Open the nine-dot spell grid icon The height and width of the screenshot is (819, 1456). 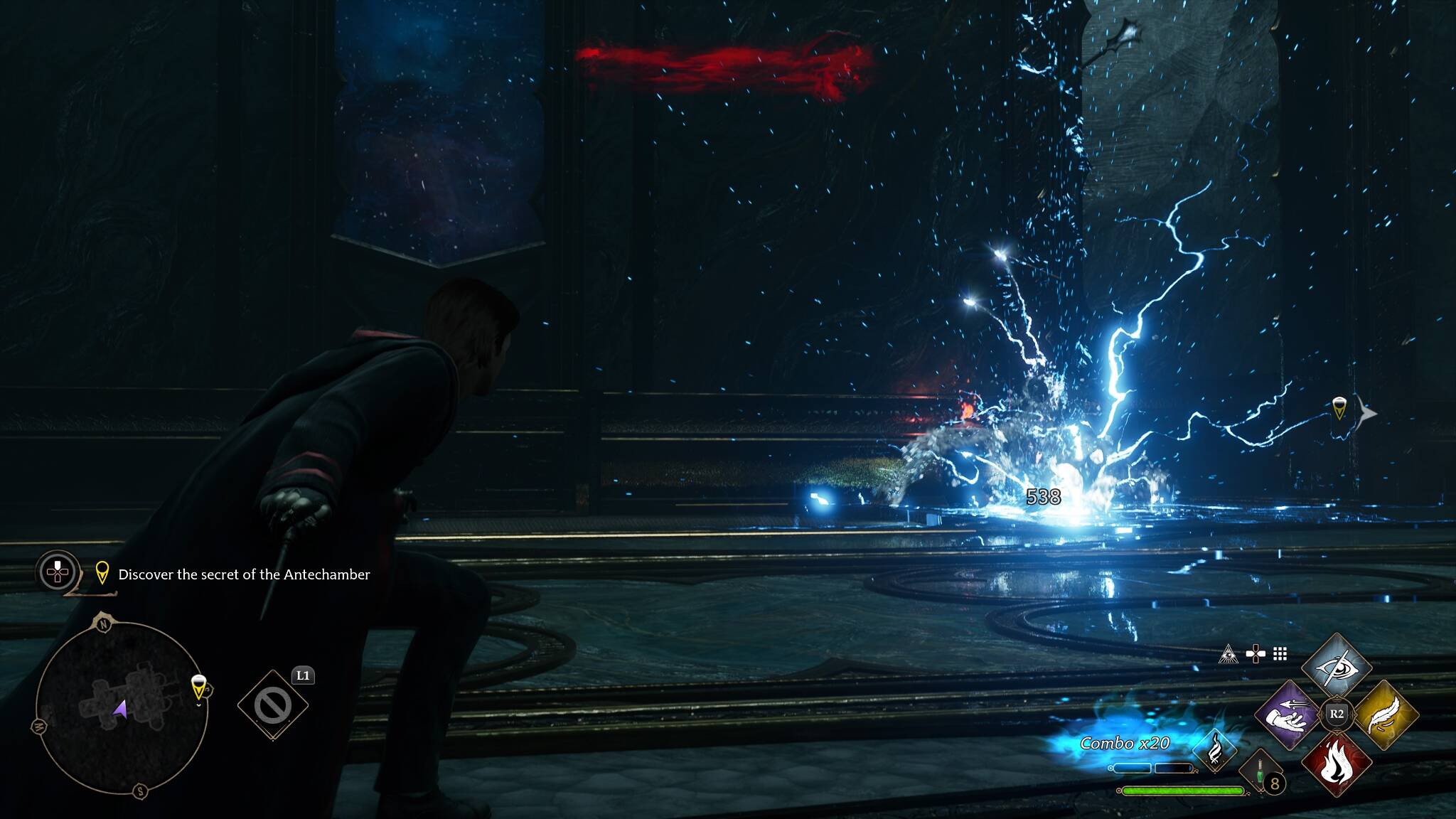pos(1280,654)
